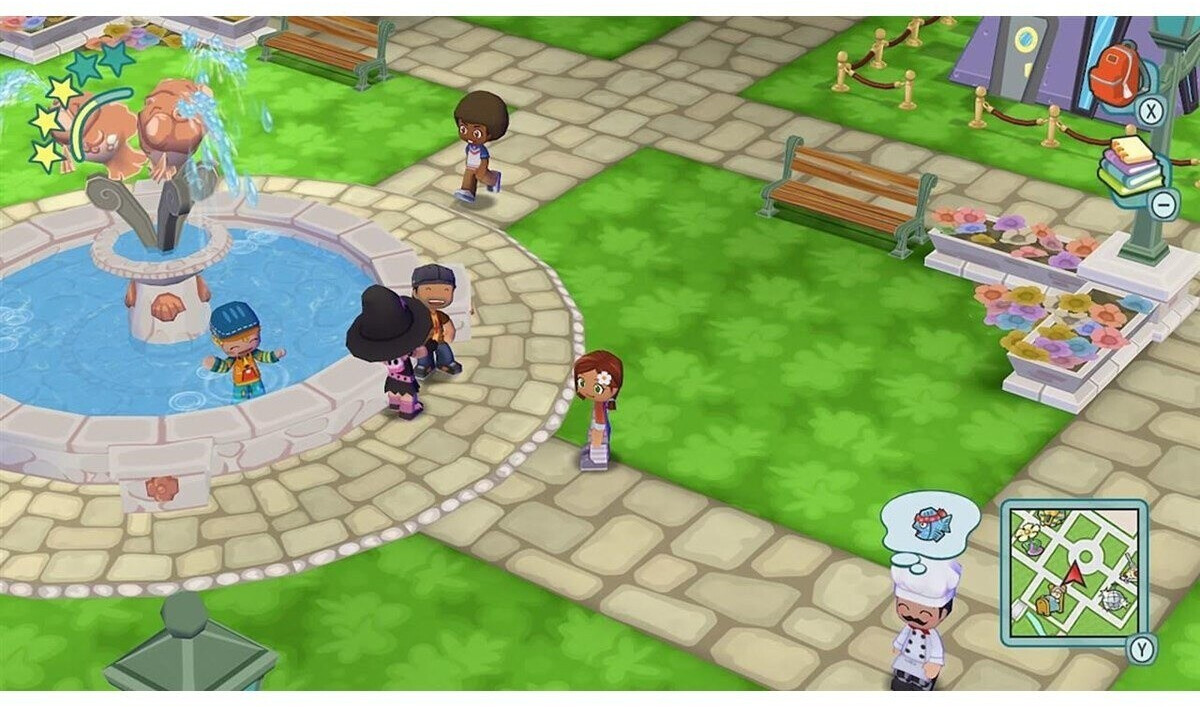Screen dimensions: 1200x707
Task: Expand the town minimap
Action: (1073, 572)
